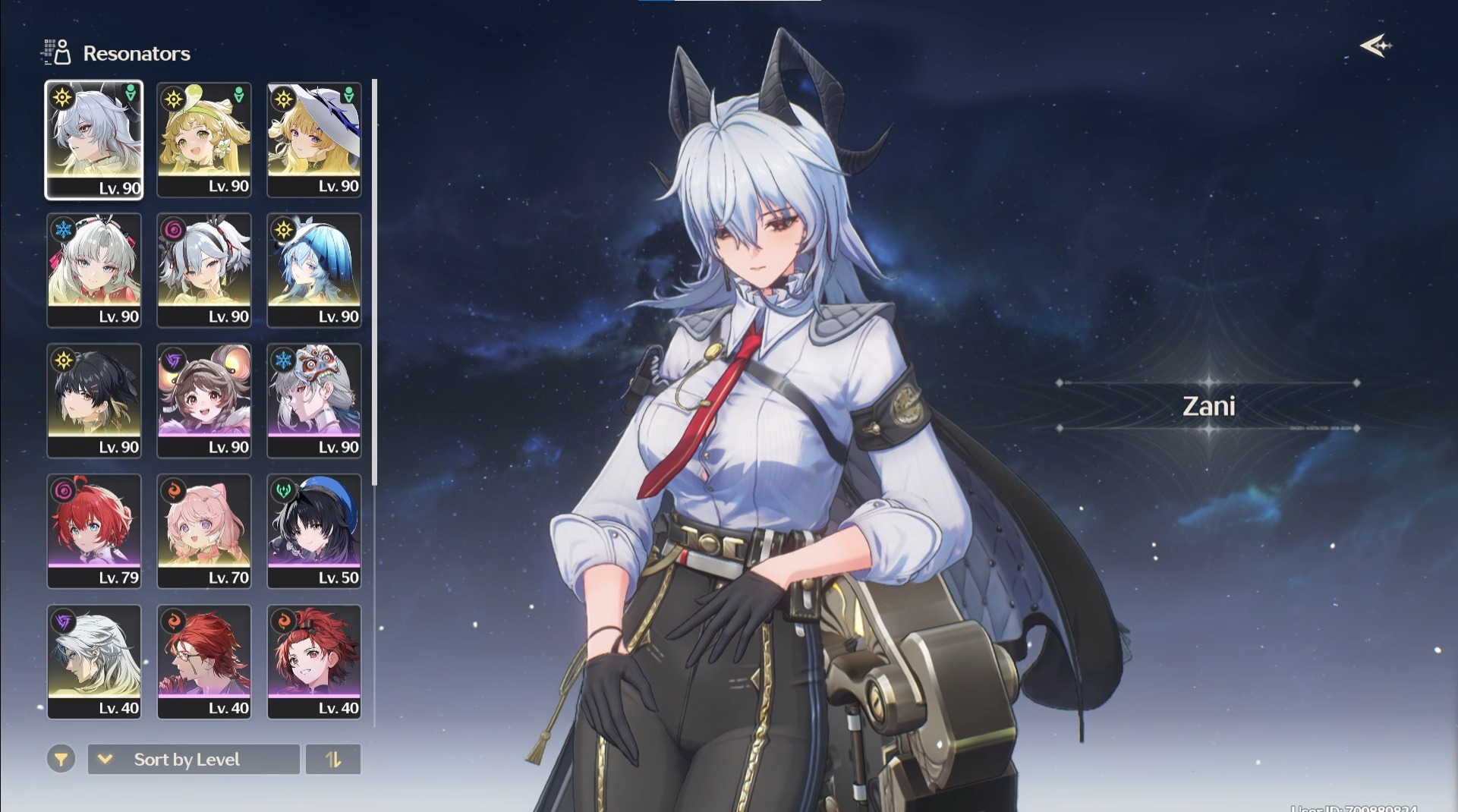
Task: Pick the Glacio resonator in red dress
Action: click(94, 270)
